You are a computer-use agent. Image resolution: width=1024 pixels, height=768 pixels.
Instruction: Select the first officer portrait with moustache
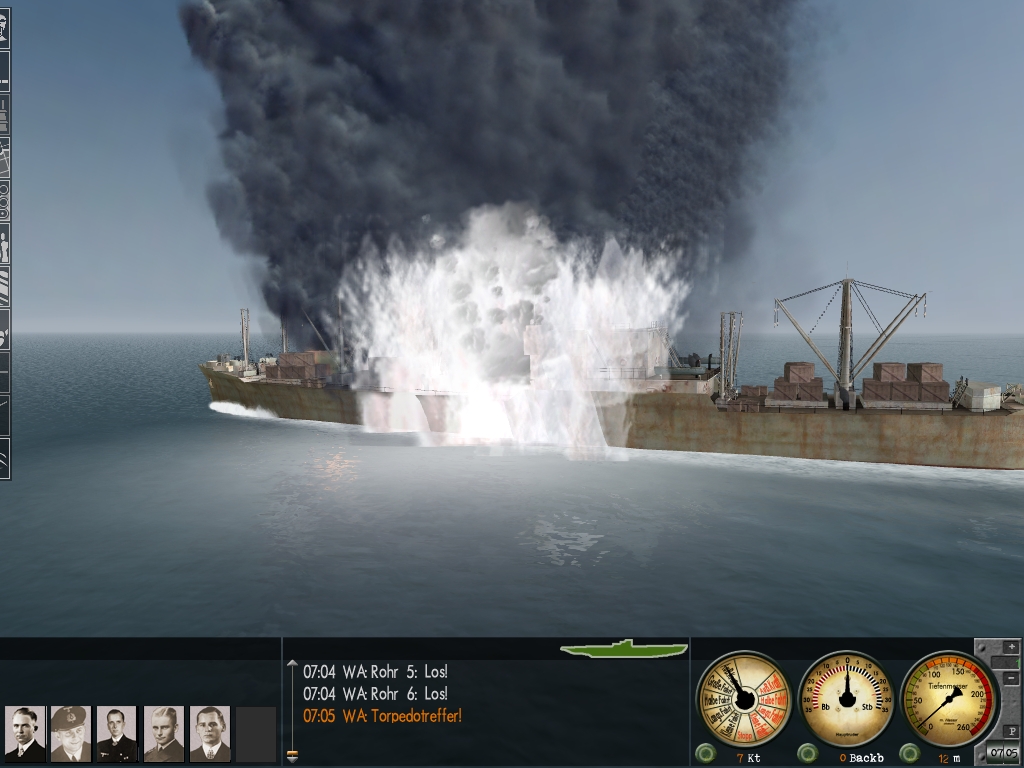point(25,734)
